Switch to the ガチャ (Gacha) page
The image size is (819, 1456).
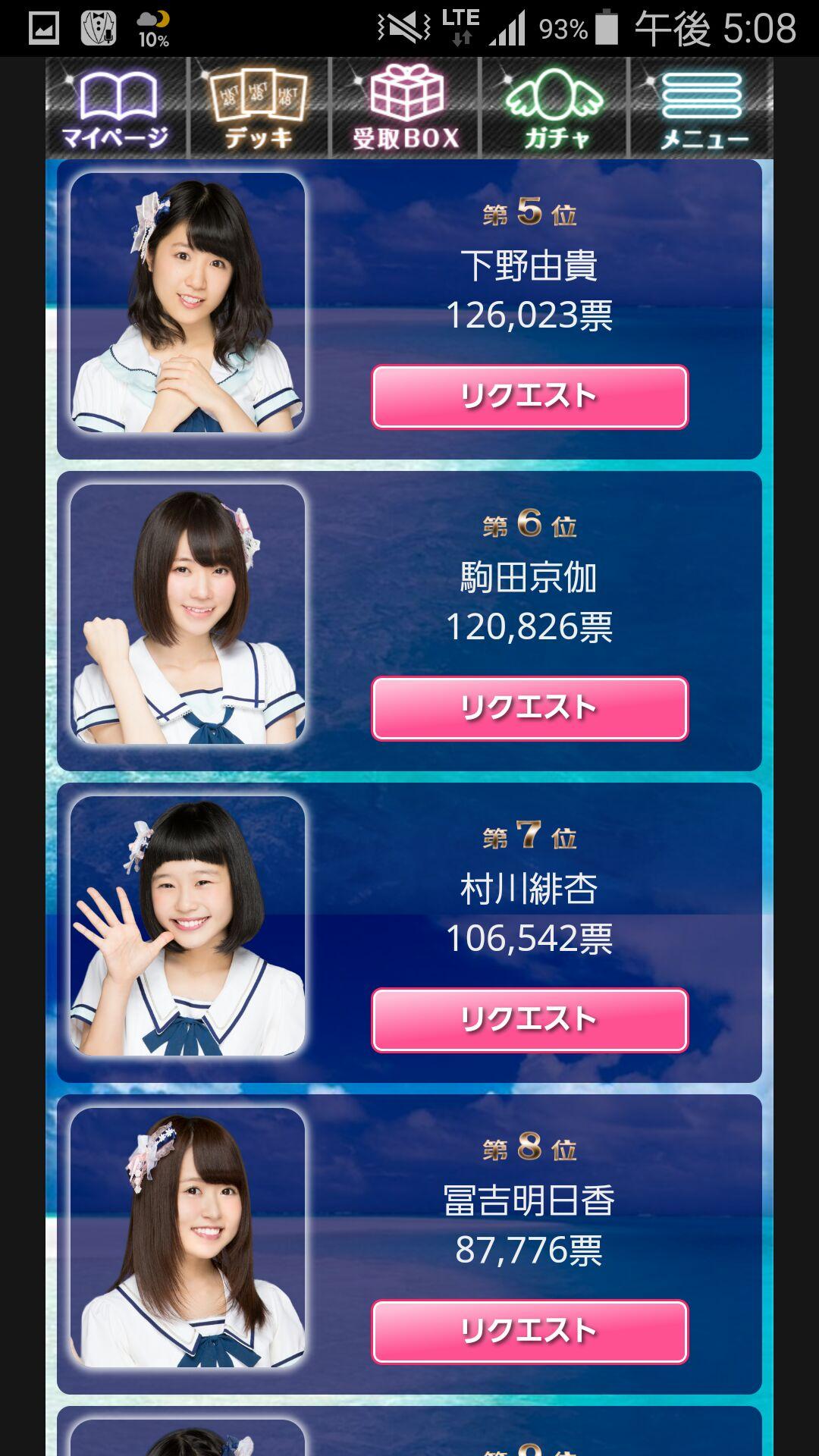555,108
